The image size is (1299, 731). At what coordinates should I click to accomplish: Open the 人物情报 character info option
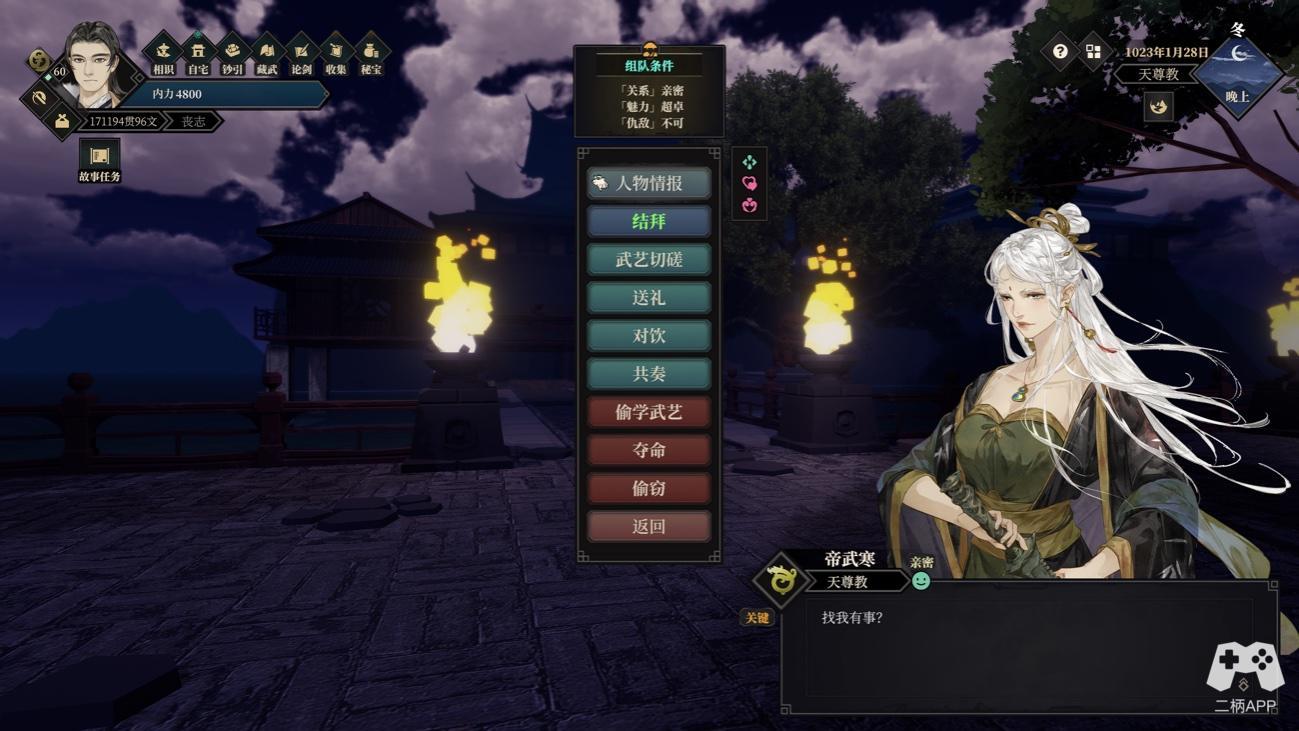tap(649, 183)
